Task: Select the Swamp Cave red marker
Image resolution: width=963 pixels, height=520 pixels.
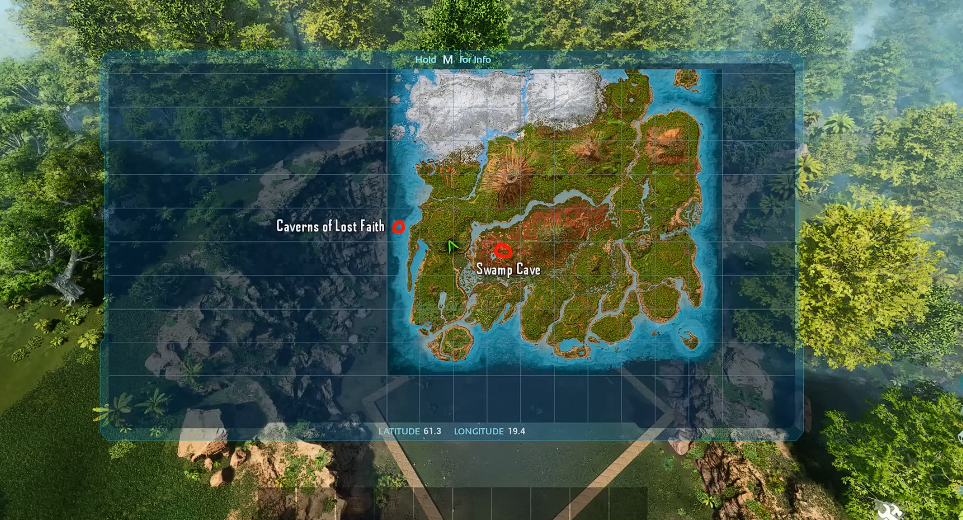Action: point(503,250)
